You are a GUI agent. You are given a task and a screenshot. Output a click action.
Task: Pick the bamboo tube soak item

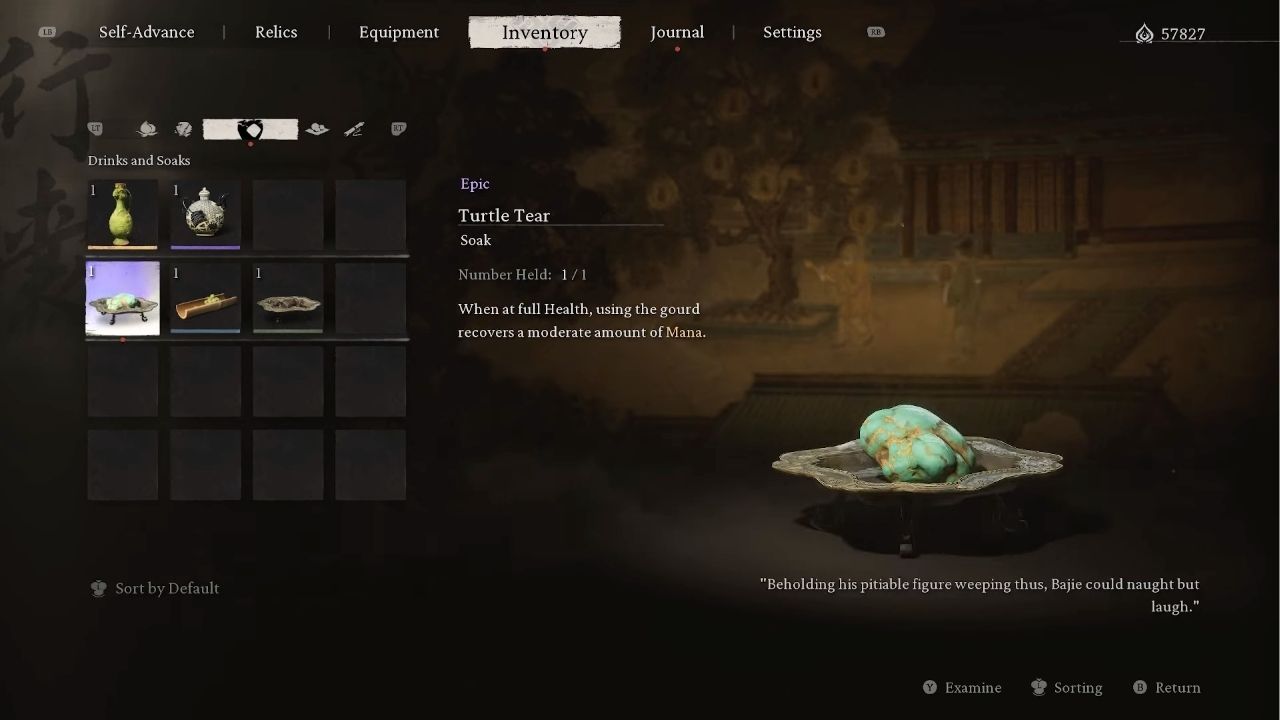pyautogui.click(x=205, y=298)
